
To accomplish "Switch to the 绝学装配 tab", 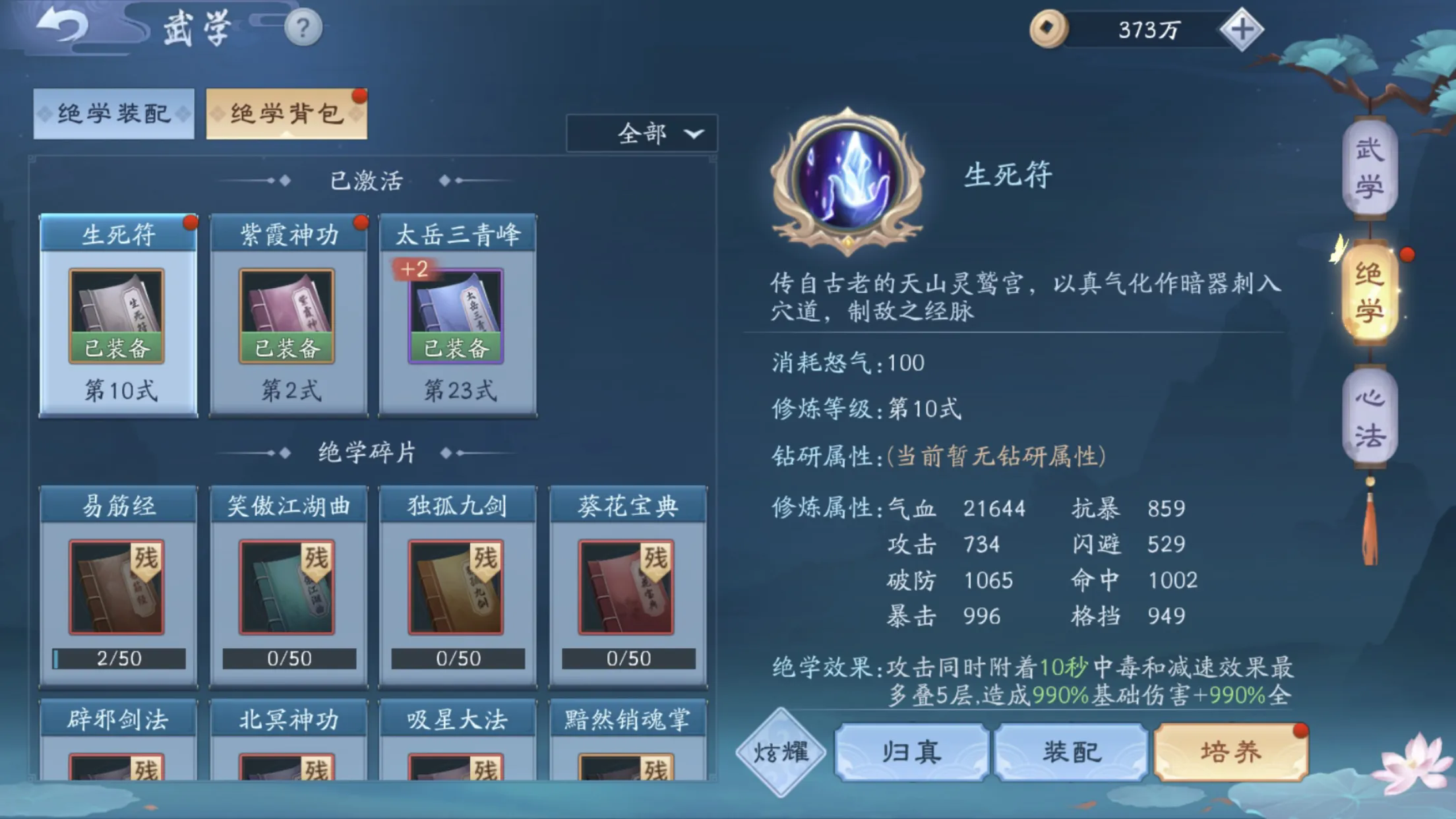I will point(113,113).
